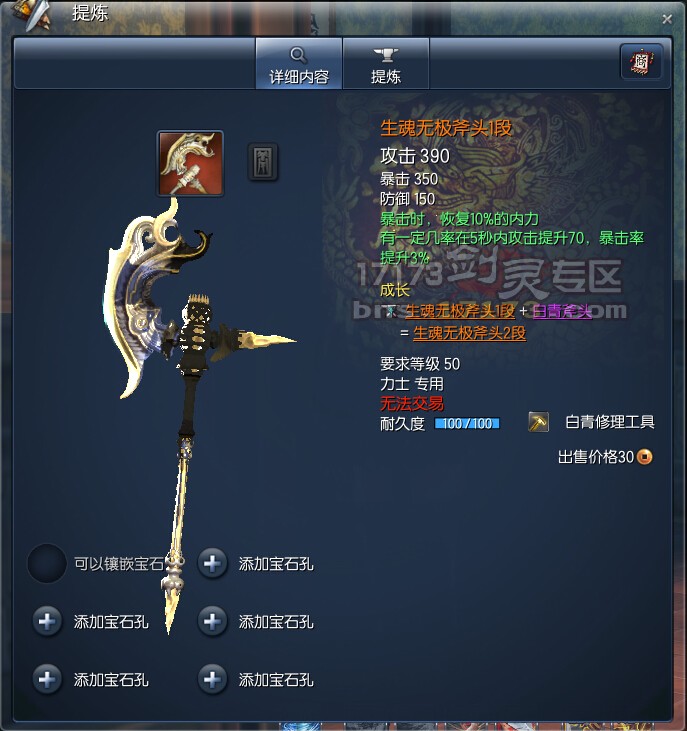Click the red seal icon button
Screen dimensions: 687x731
pyautogui.click(x=640, y=62)
